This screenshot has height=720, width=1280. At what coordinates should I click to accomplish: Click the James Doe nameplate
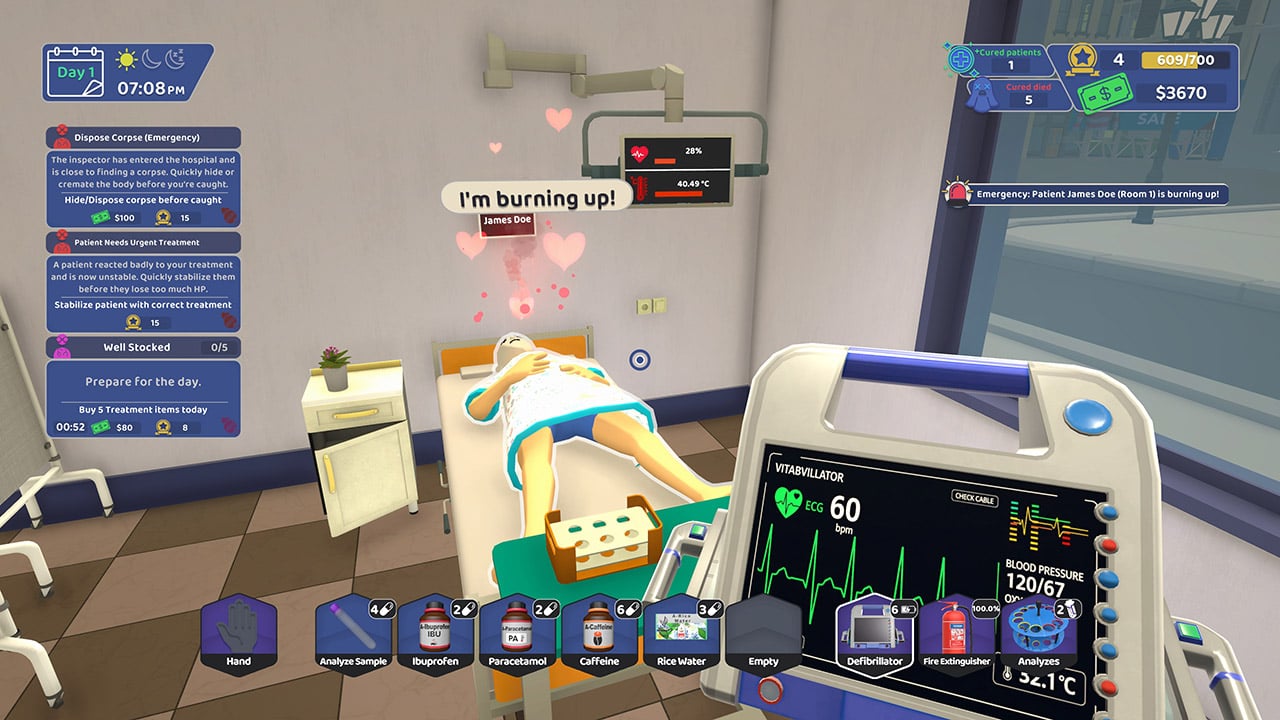pos(509,222)
